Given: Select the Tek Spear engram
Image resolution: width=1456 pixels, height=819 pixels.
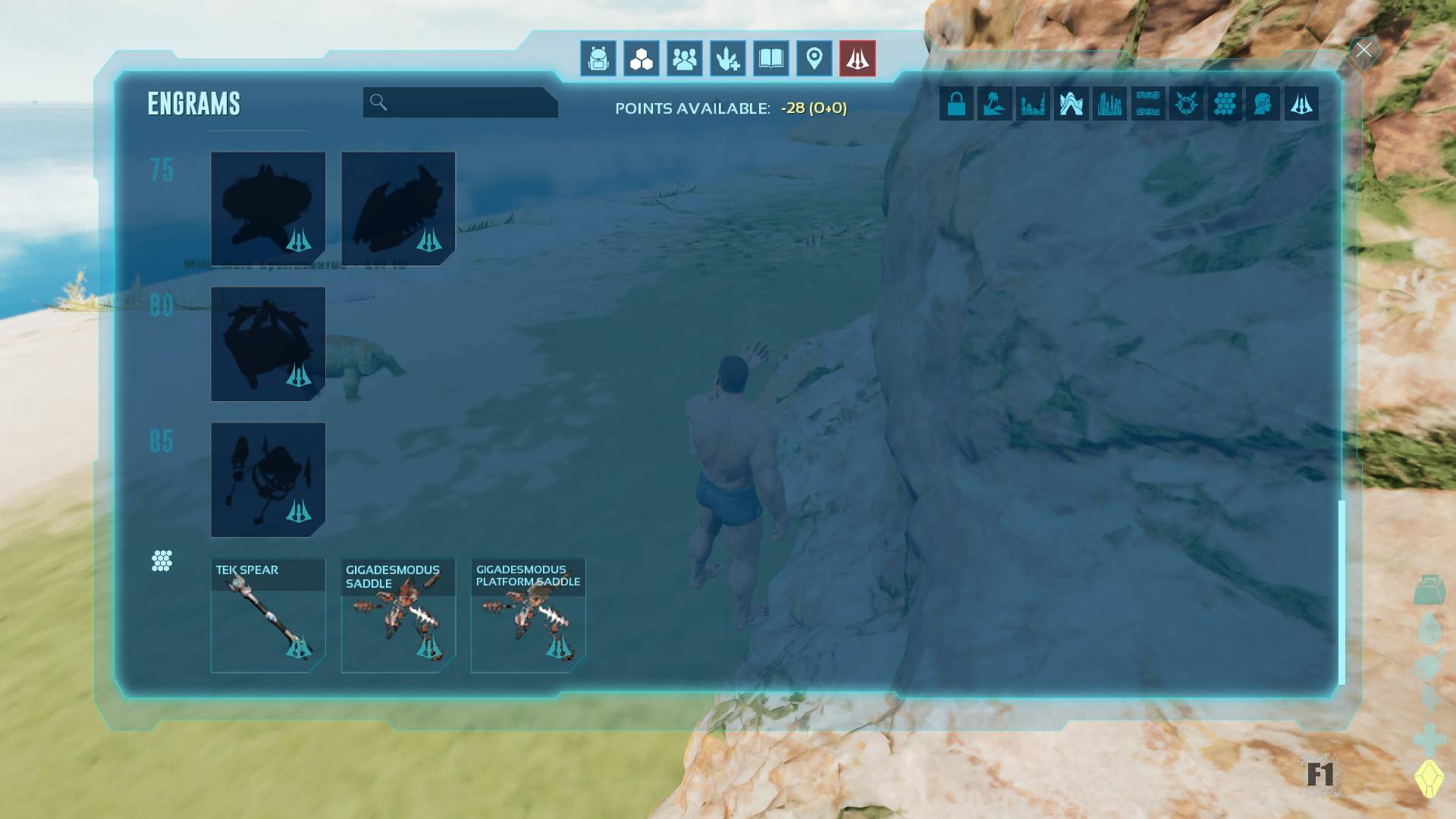Looking at the screenshot, I should coord(268,616).
